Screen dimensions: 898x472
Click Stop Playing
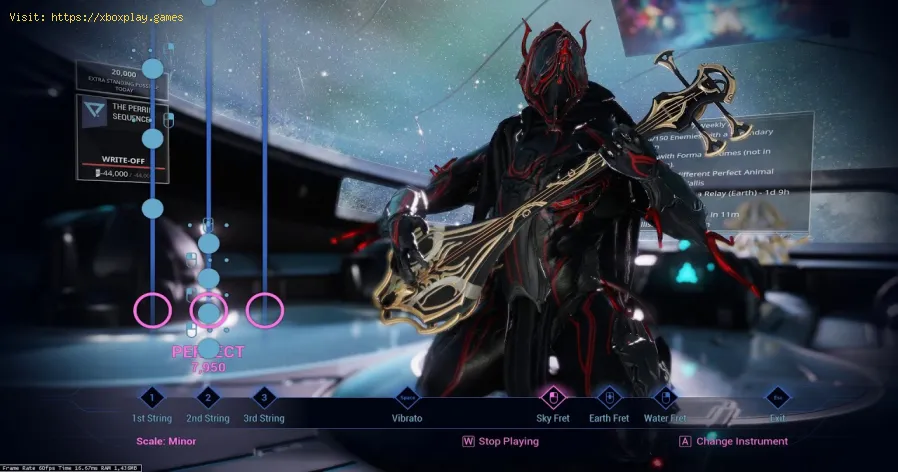pyautogui.click(x=500, y=441)
